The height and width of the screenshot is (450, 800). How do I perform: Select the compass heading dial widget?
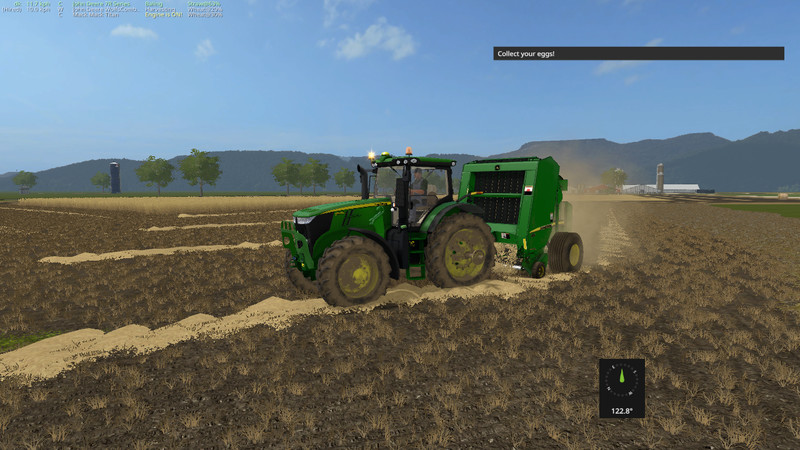[x=622, y=387]
